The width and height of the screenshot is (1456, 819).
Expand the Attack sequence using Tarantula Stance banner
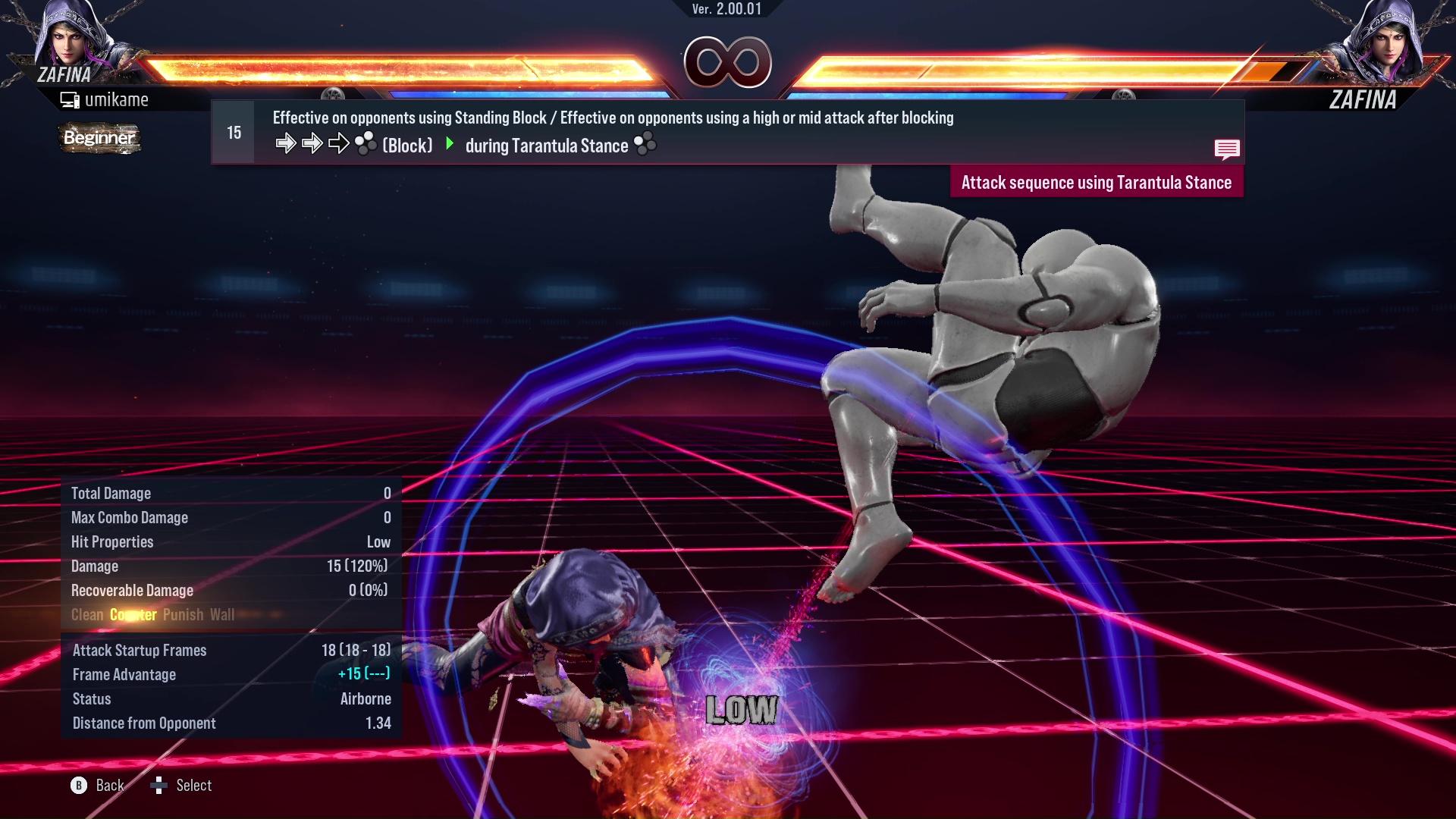click(x=1096, y=182)
